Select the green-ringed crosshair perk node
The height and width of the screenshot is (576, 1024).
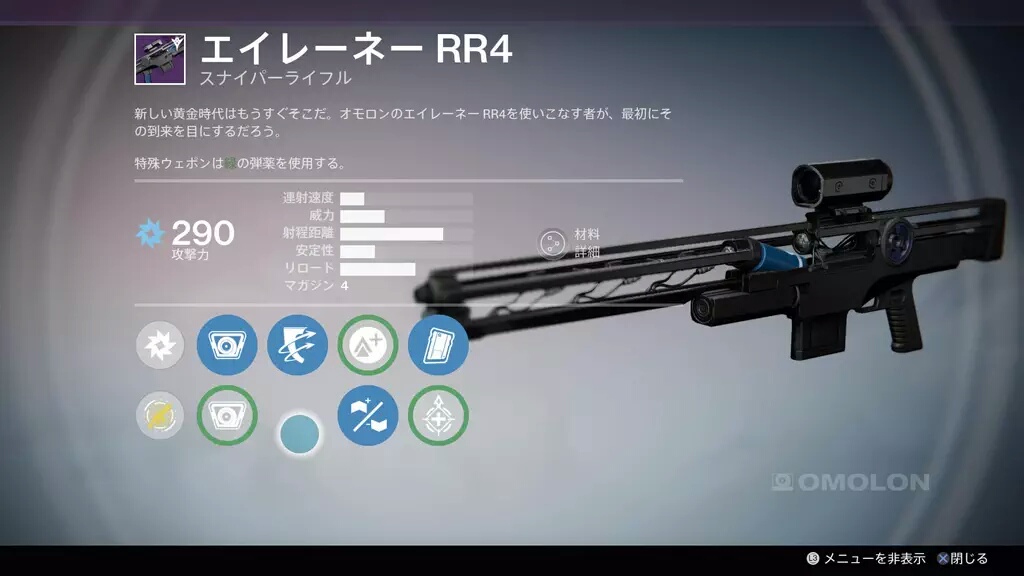click(438, 415)
